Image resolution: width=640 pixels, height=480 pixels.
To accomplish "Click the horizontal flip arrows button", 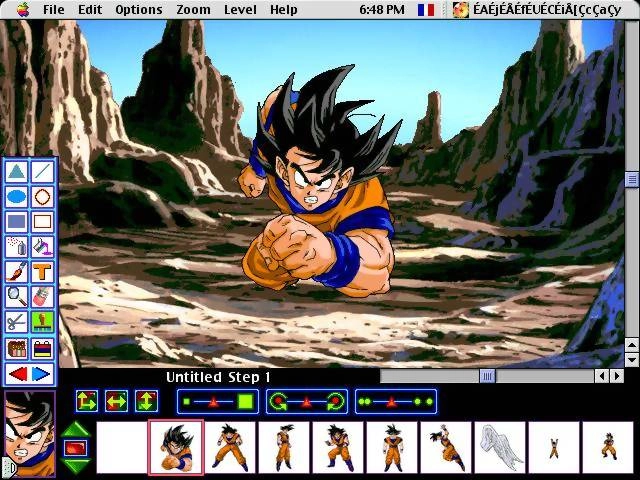I will [x=117, y=402].
